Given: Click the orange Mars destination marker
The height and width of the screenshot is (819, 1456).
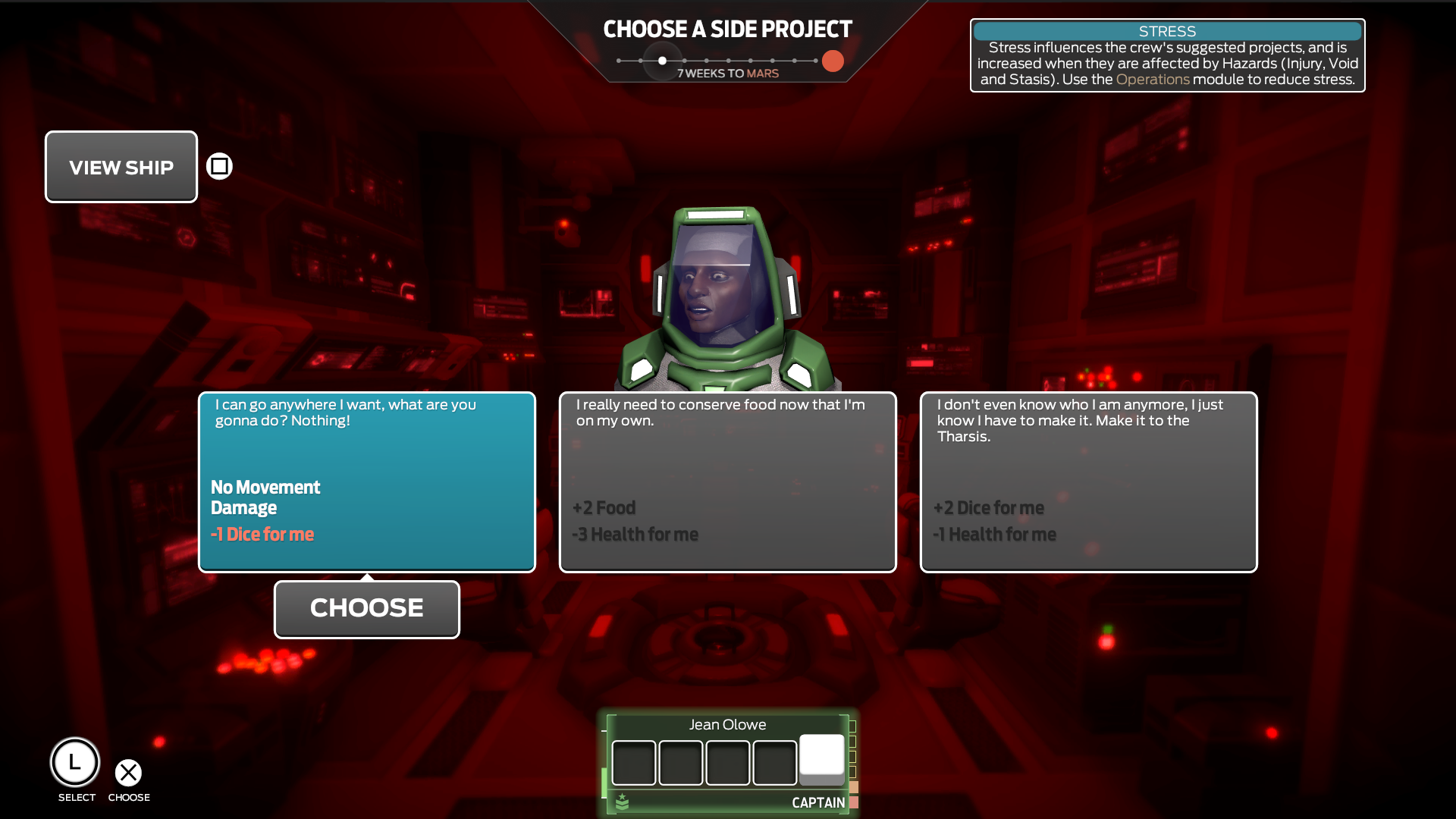Looking at the screenshot, I should point(832,61).
